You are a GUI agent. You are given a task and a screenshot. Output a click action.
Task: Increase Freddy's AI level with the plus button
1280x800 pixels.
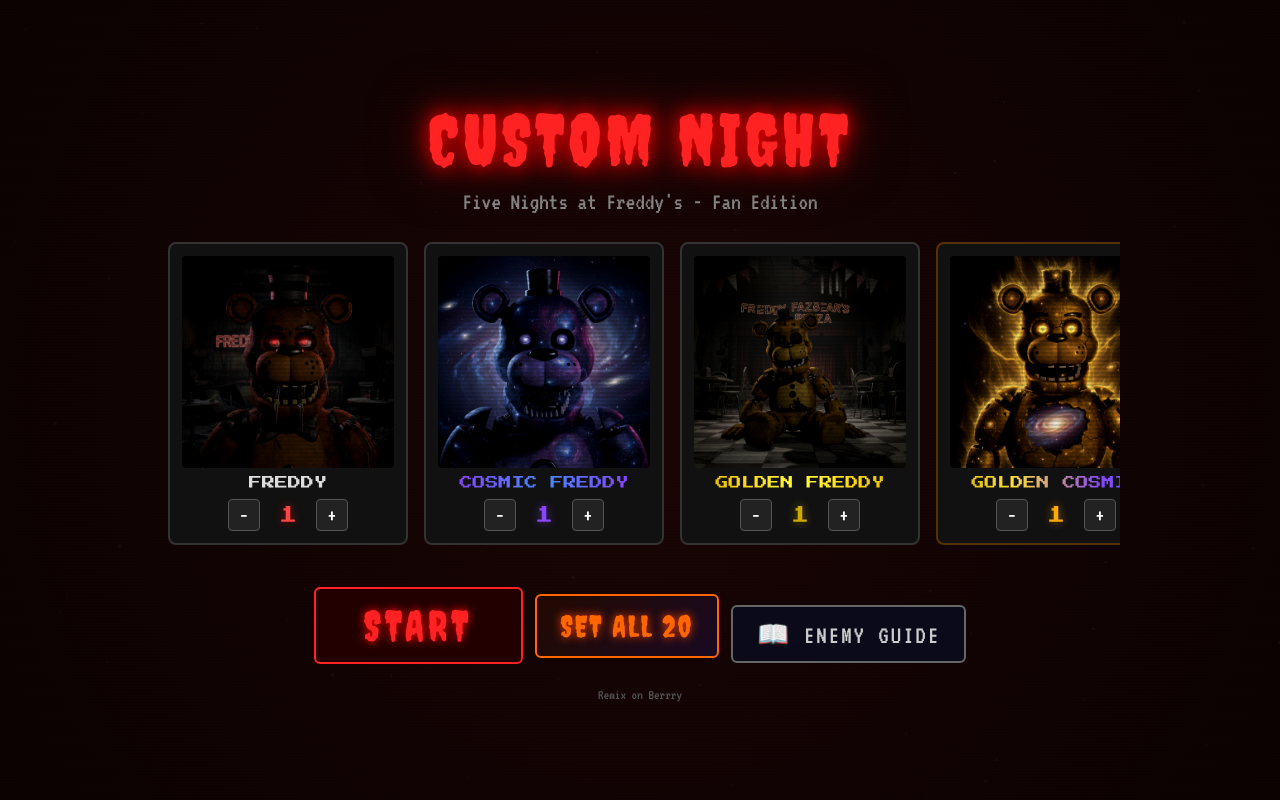332,514
